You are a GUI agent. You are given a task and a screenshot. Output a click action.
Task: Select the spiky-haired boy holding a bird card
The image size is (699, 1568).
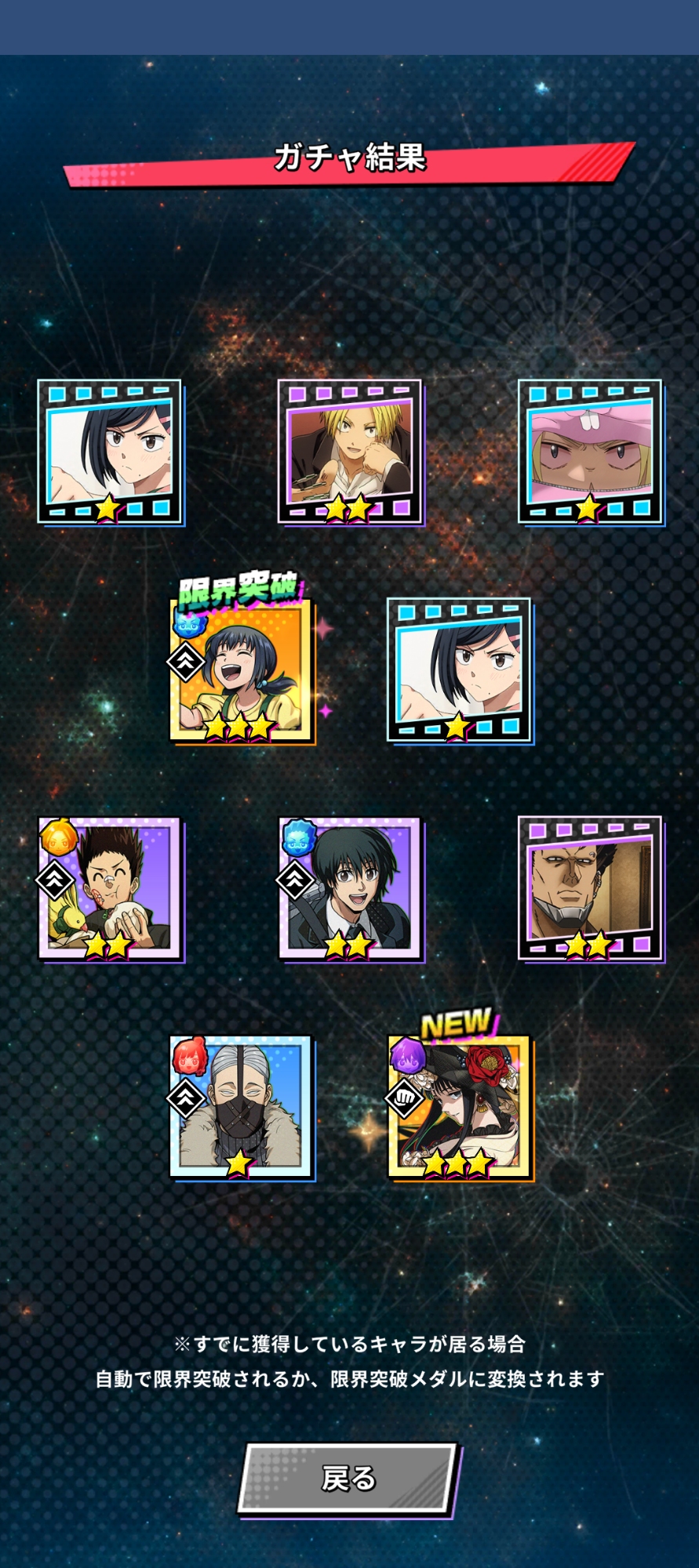point(110,888)
